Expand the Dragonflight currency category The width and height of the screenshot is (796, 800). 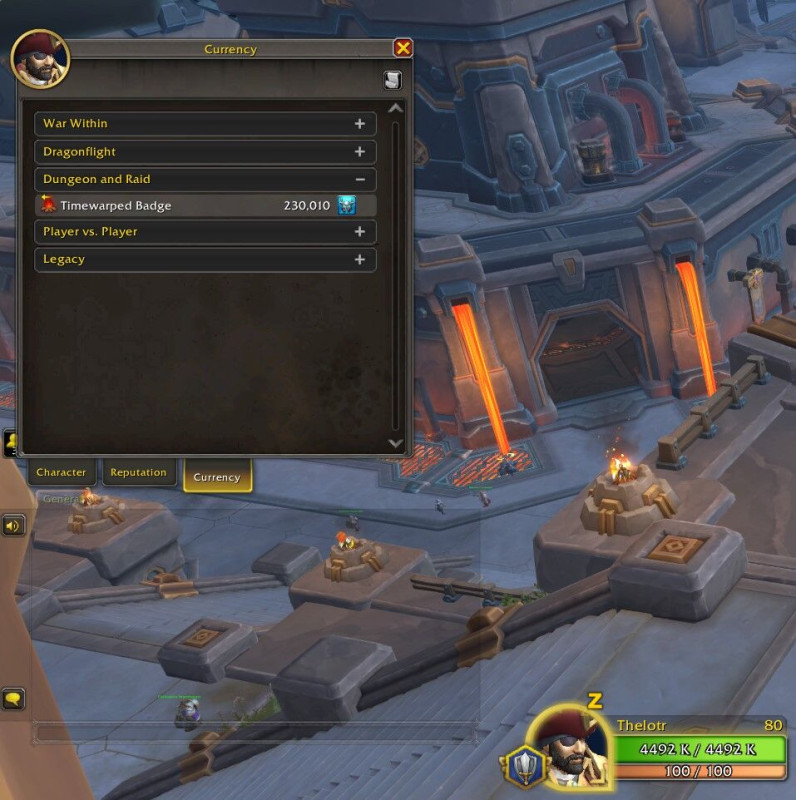click(x=359, y=152)
